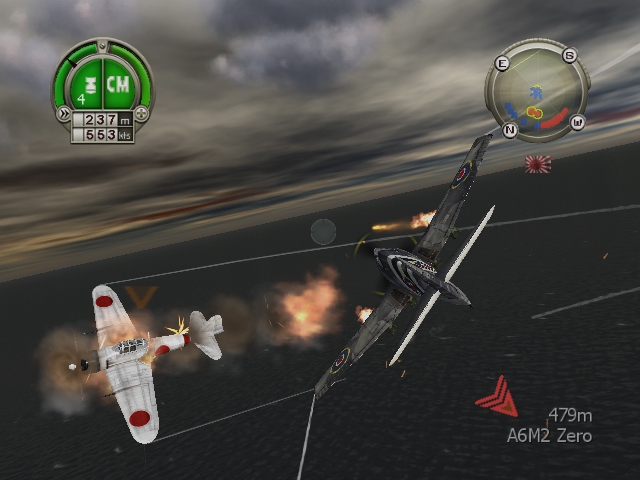Viewport: 640px width, 480px height.
Task: Click the E compass marker on radar
Action: (502, 63)
